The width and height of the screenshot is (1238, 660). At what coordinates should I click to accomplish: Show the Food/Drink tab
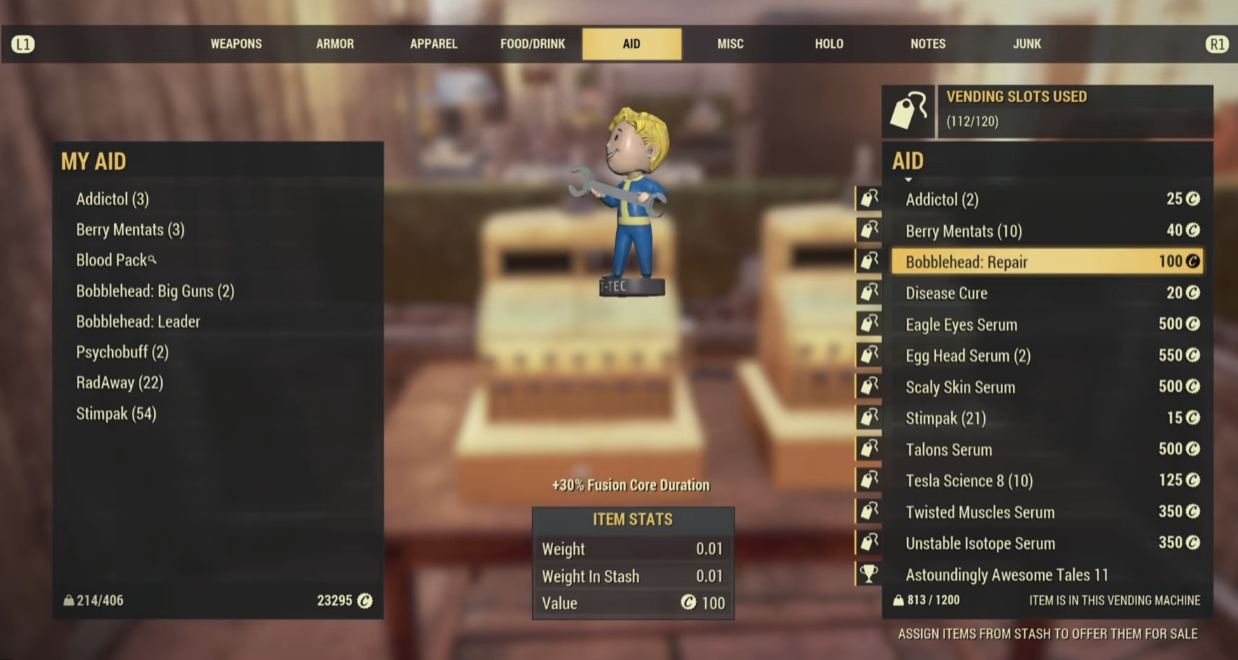[533, 44]
